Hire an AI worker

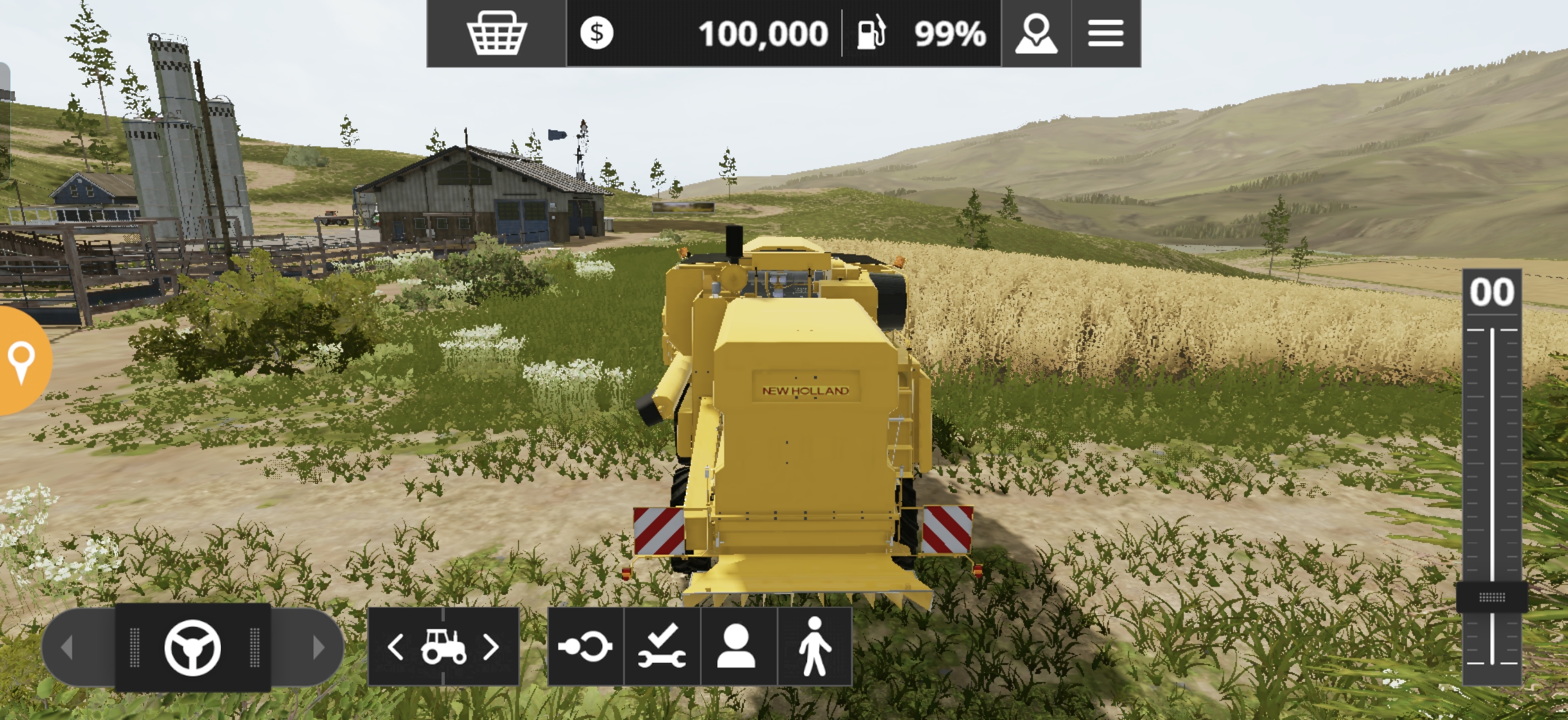tap(736, 647)
